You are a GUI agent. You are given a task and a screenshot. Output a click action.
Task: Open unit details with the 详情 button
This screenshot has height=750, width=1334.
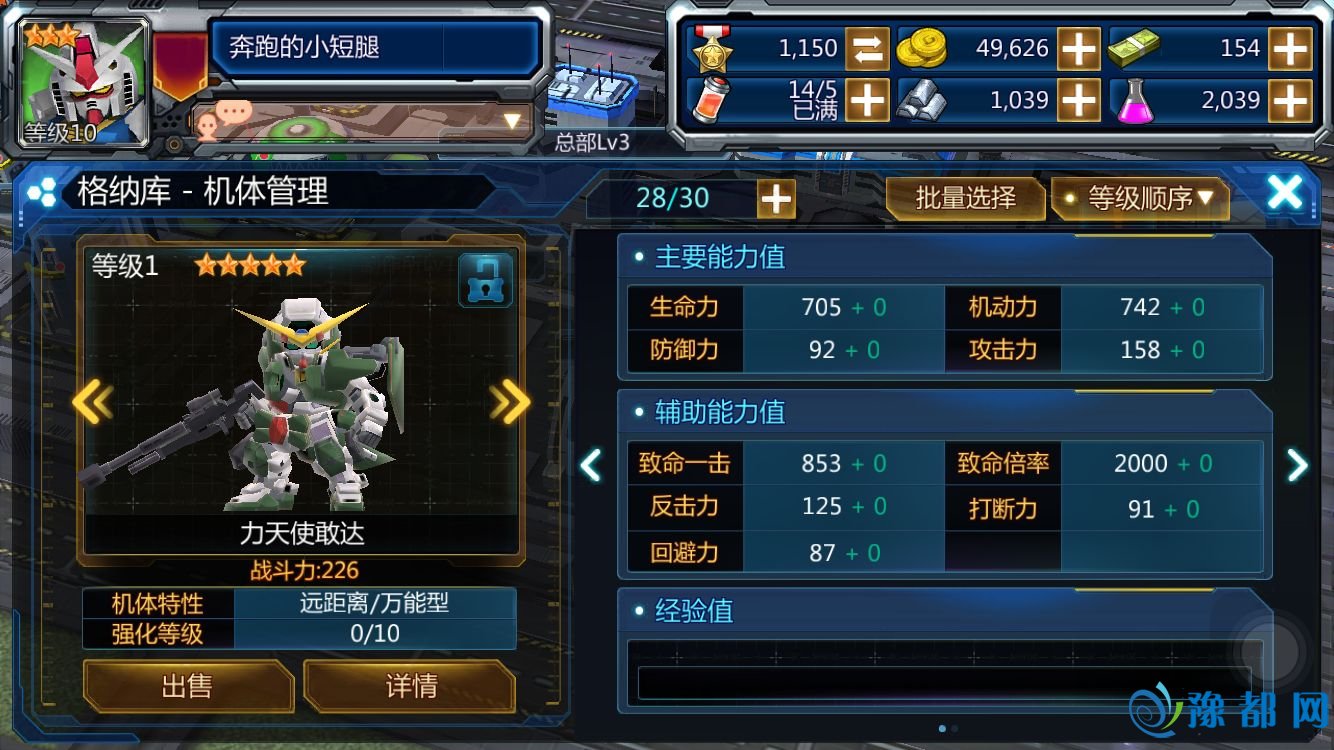point(410,686)
